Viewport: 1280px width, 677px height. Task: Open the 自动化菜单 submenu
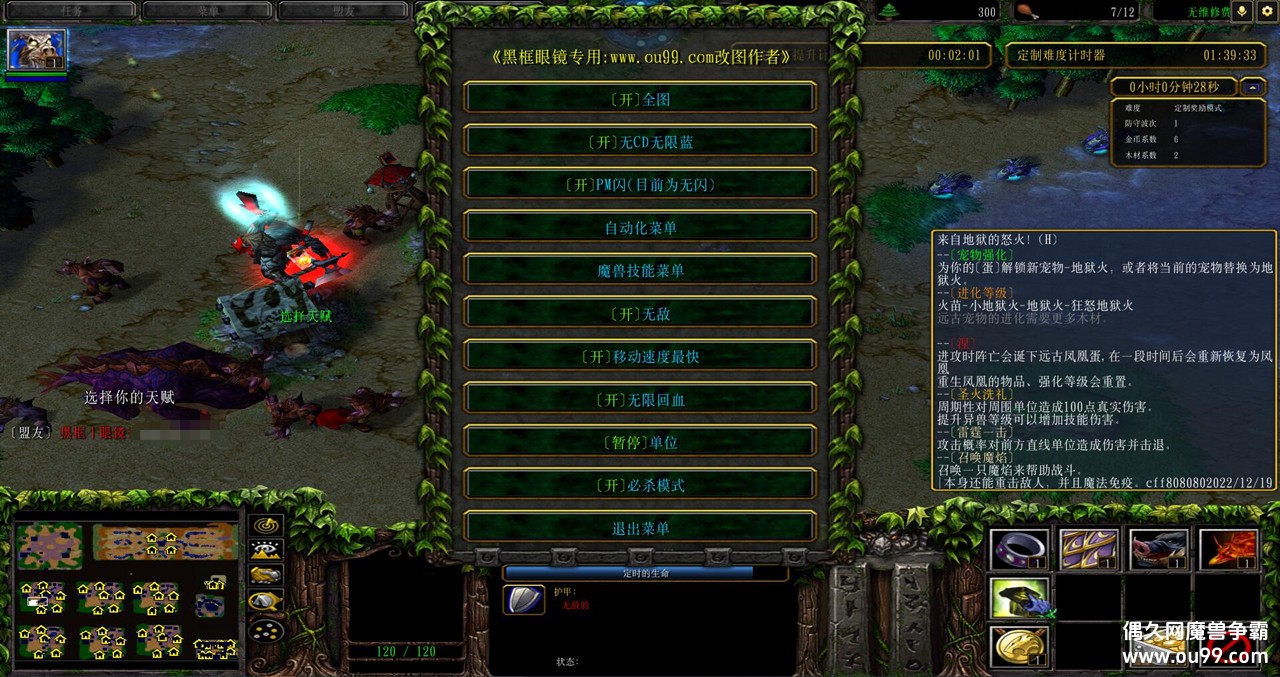640,227
